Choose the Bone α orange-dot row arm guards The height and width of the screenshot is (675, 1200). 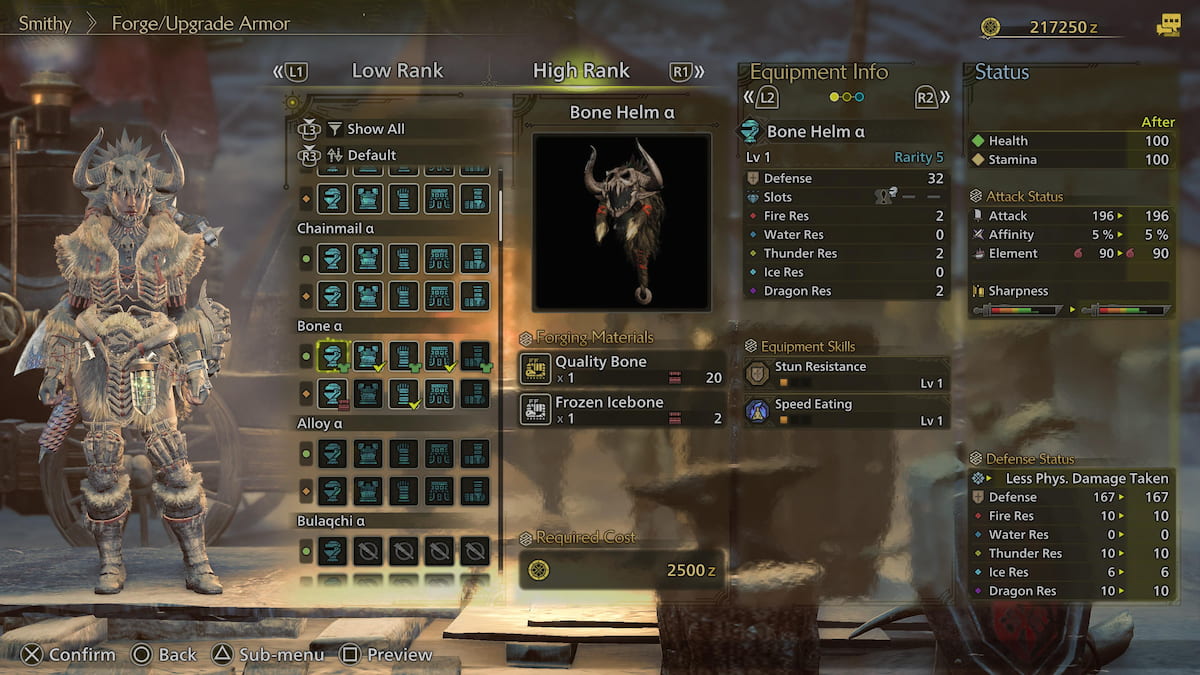tap(404, 393)
